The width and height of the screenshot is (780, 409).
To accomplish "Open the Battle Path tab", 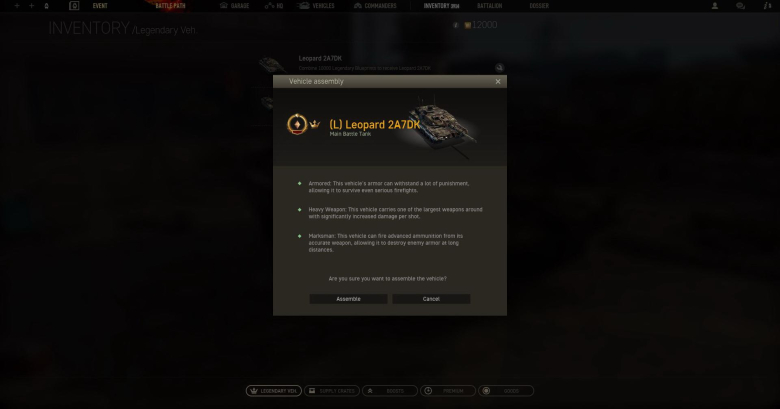I will click(170, 6).
